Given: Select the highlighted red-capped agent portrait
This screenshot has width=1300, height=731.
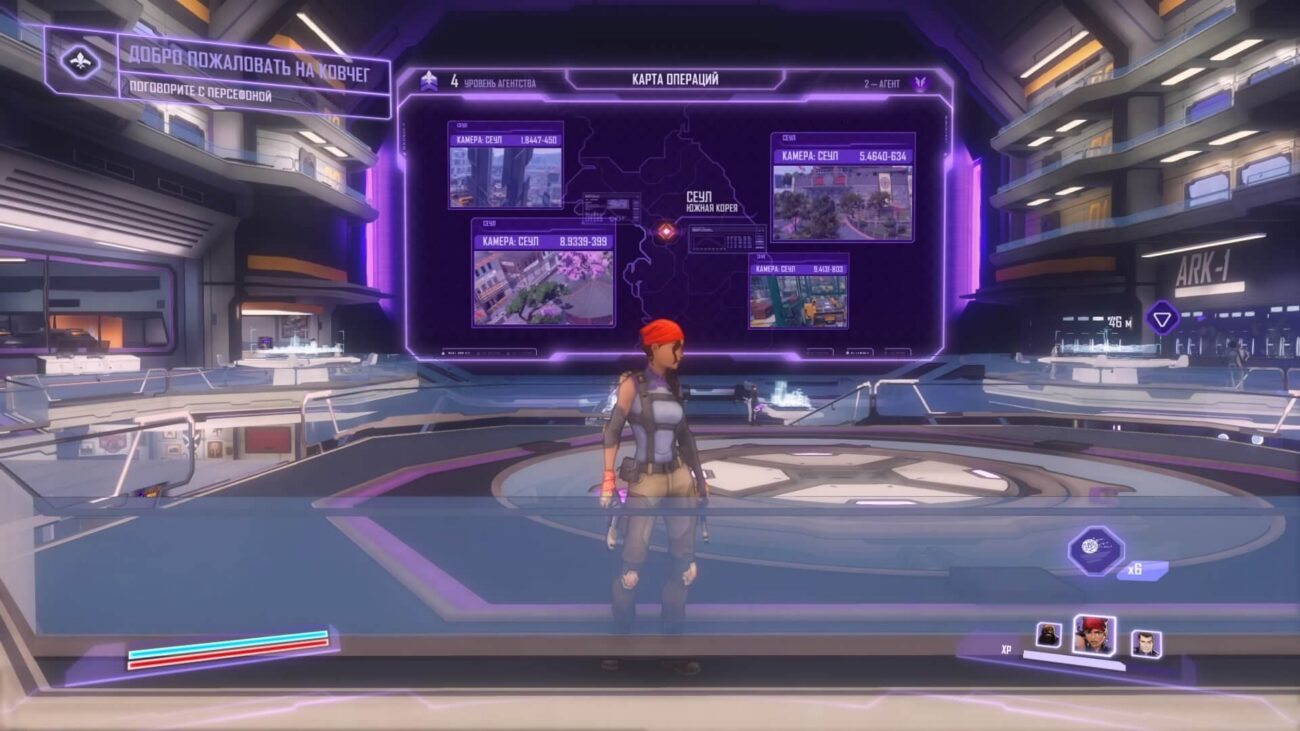Looking at the screenshot, I should pos(1095,637).
